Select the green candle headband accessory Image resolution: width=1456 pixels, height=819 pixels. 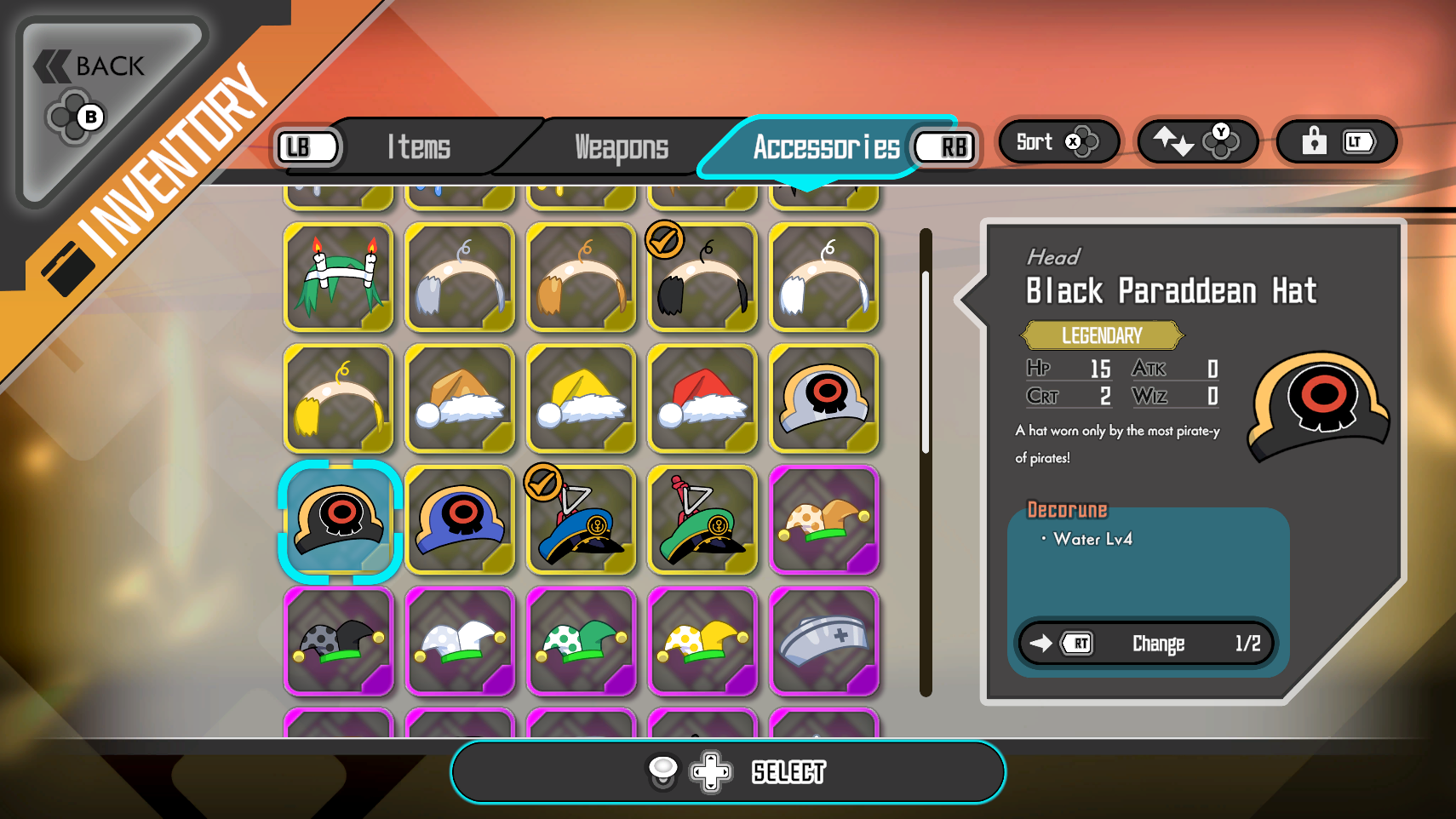[x=339, y=278]
